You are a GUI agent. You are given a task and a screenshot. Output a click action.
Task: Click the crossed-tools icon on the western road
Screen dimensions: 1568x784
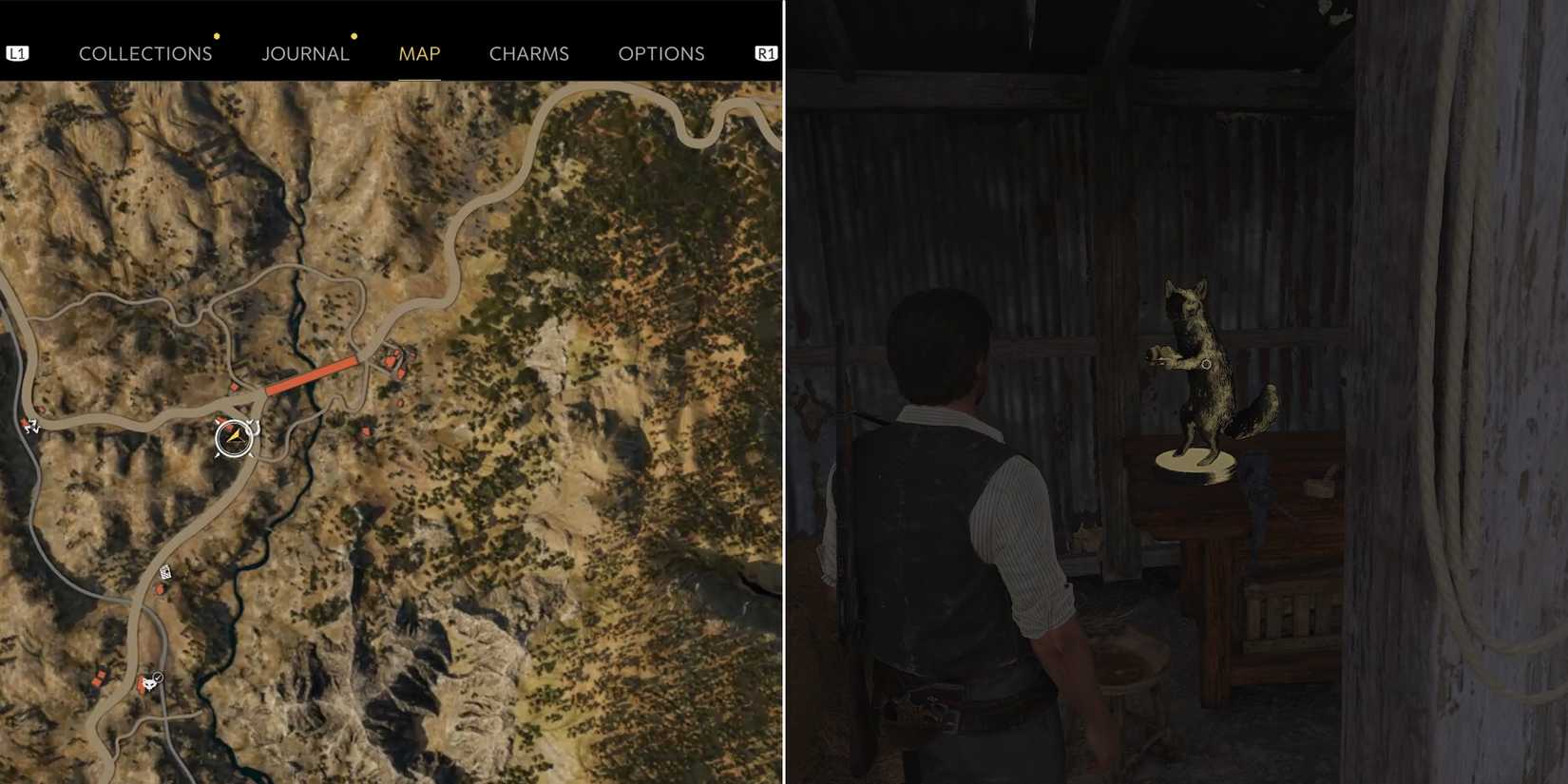(x=29, y=426)
